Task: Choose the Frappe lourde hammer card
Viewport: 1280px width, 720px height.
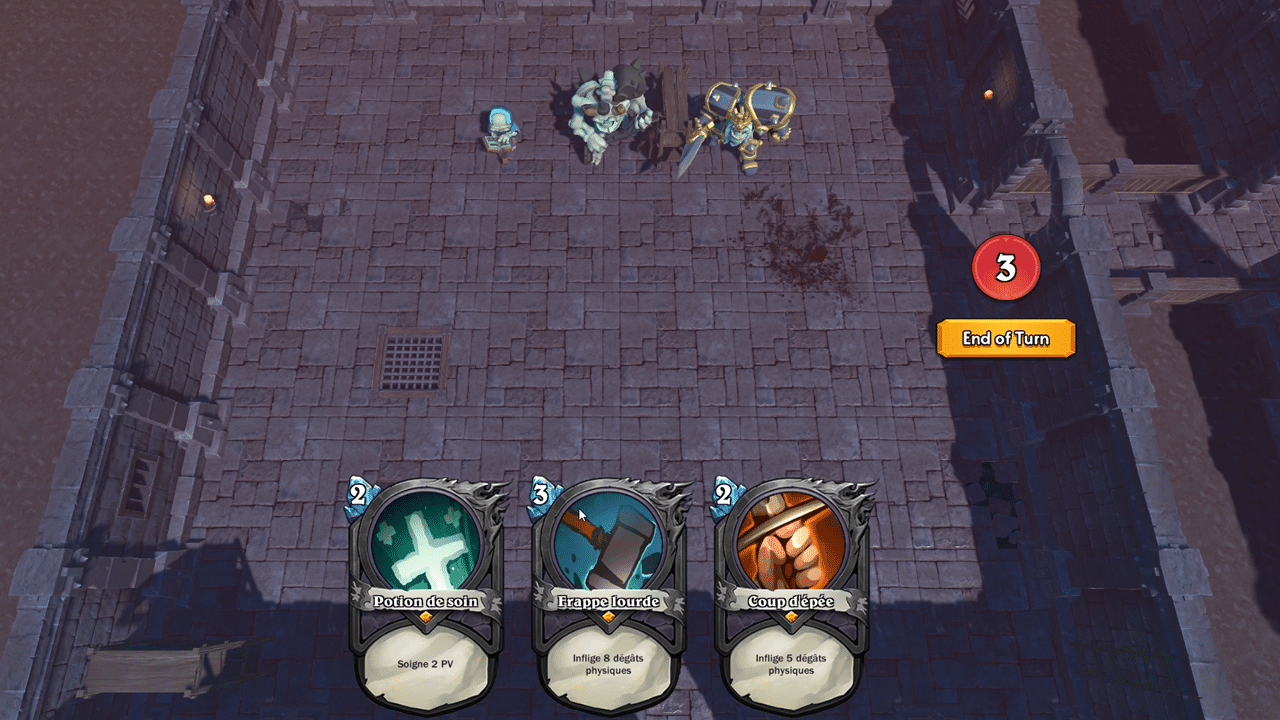Action: (x=608, y=595)
